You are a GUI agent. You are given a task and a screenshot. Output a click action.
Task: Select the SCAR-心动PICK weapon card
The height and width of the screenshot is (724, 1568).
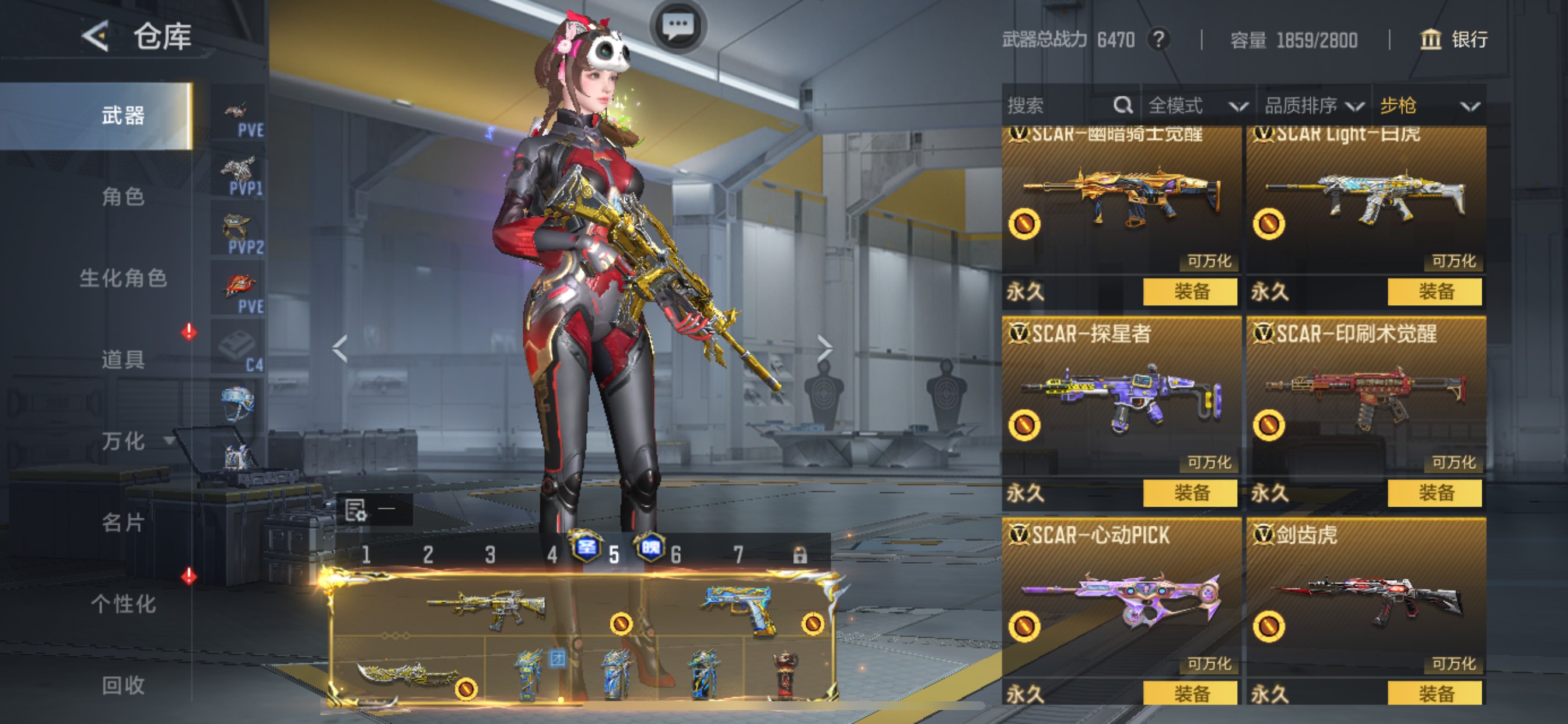coord(1120,602)
